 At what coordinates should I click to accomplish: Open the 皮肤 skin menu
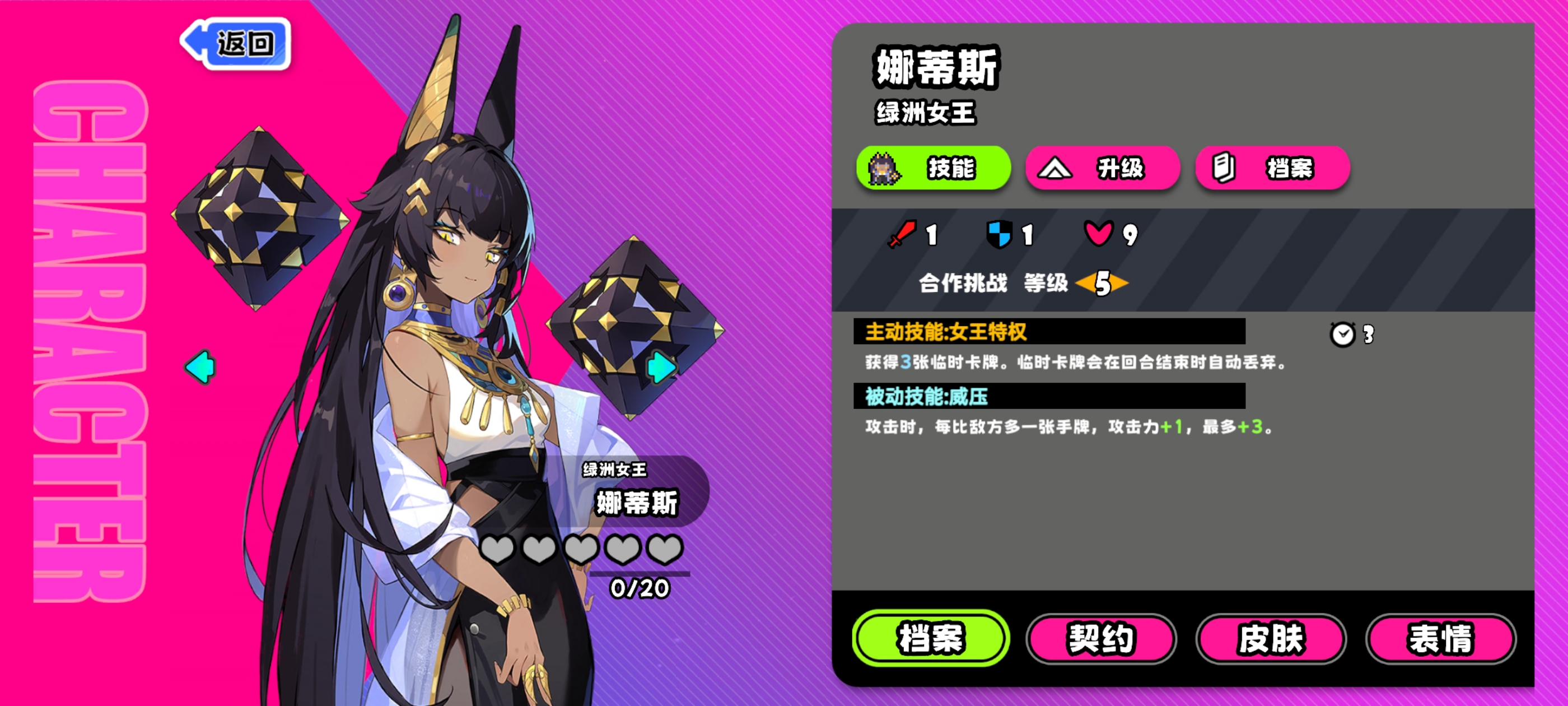pyautogui.click(x=1272, y=638)
